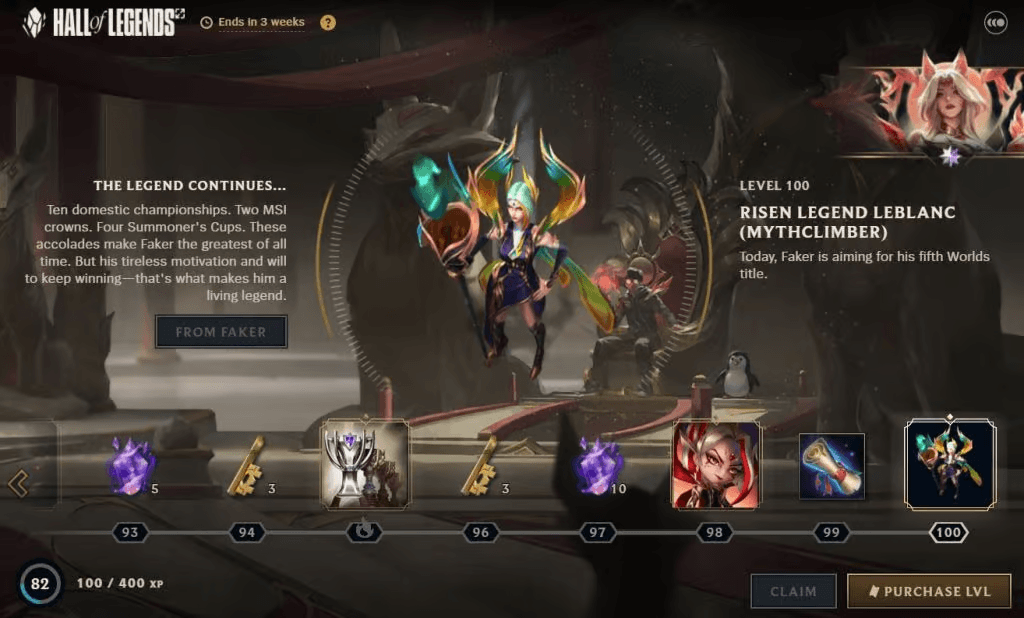1024x618 pixels.
Task: Select the level 93 purple essence reward
Action: tap(131, 467)
